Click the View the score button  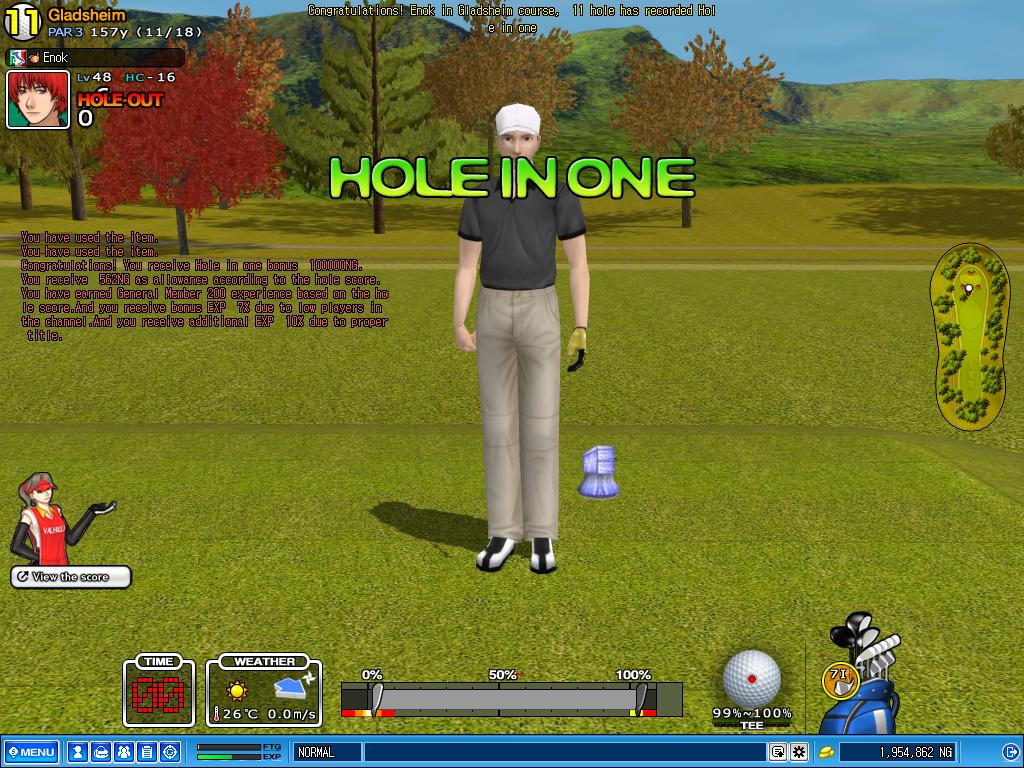tap(71, 577)
